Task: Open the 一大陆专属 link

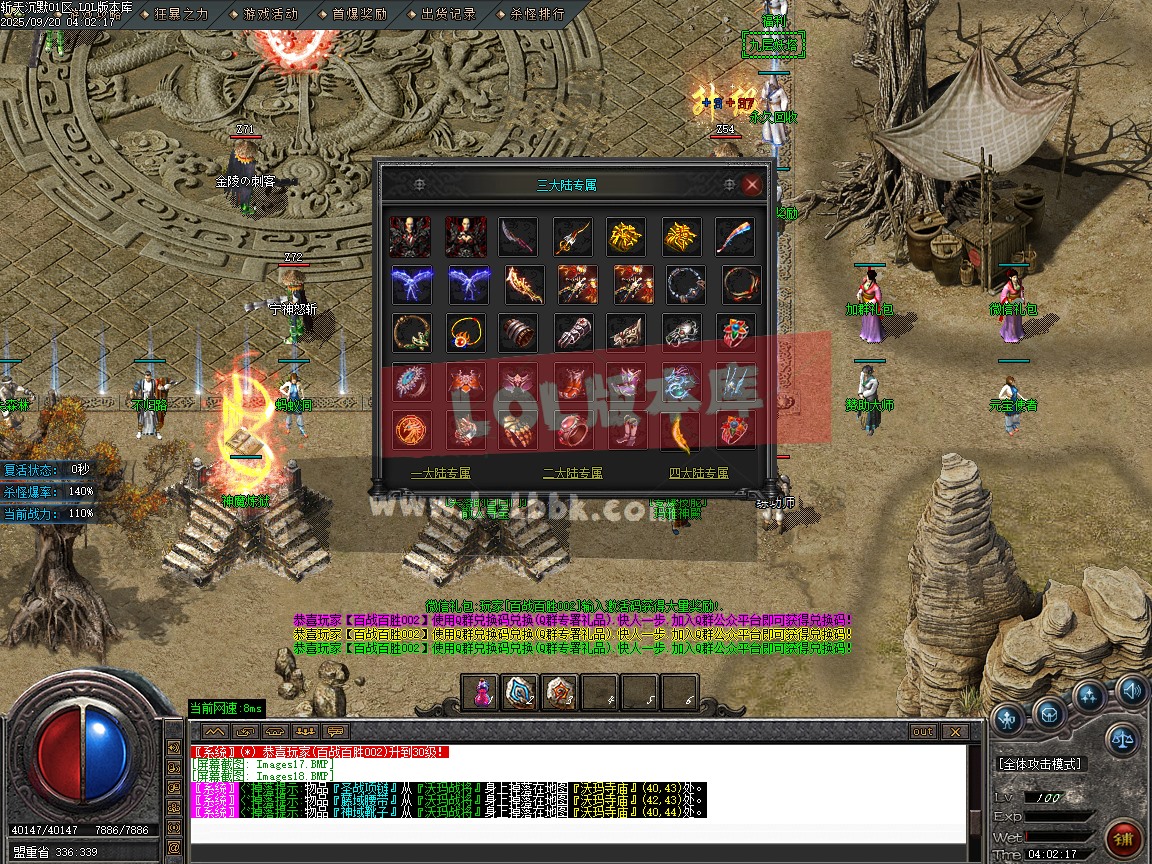Action: [x=441, y=473]
